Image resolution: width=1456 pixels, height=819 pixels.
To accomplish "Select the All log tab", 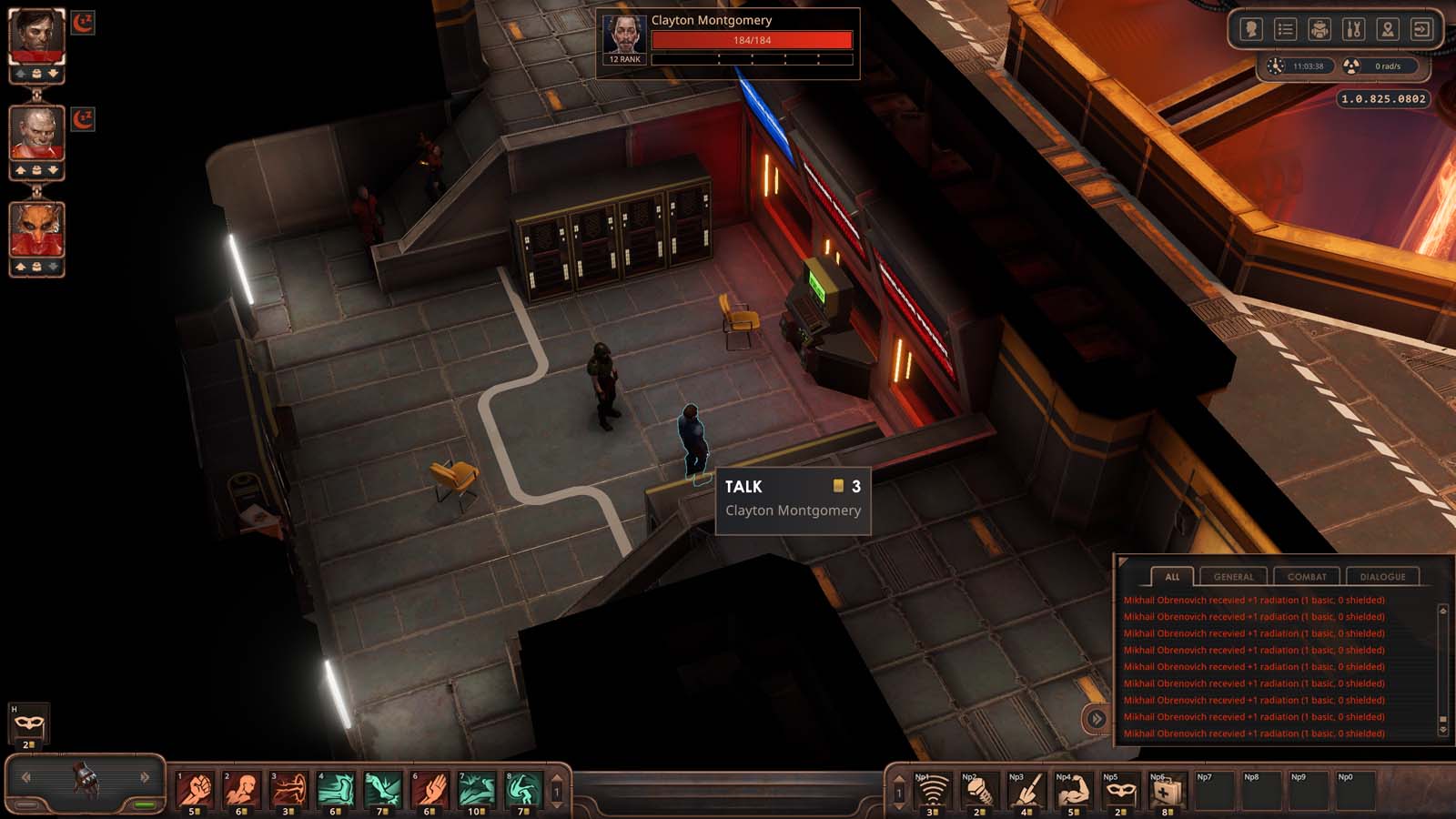I will [x=1172, y=577].
